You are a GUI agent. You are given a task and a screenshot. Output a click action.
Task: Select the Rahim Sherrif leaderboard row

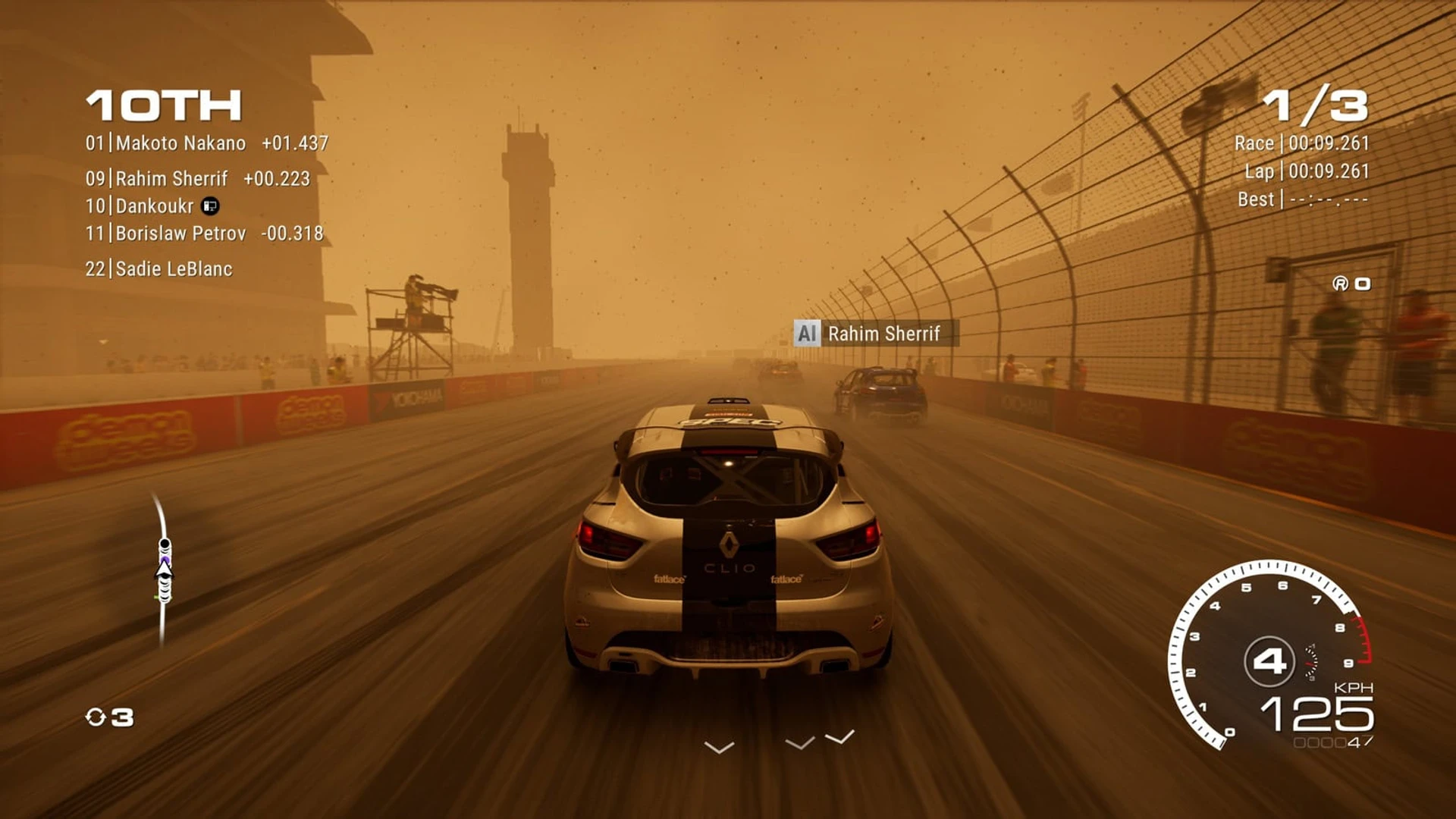click(197, 179)
